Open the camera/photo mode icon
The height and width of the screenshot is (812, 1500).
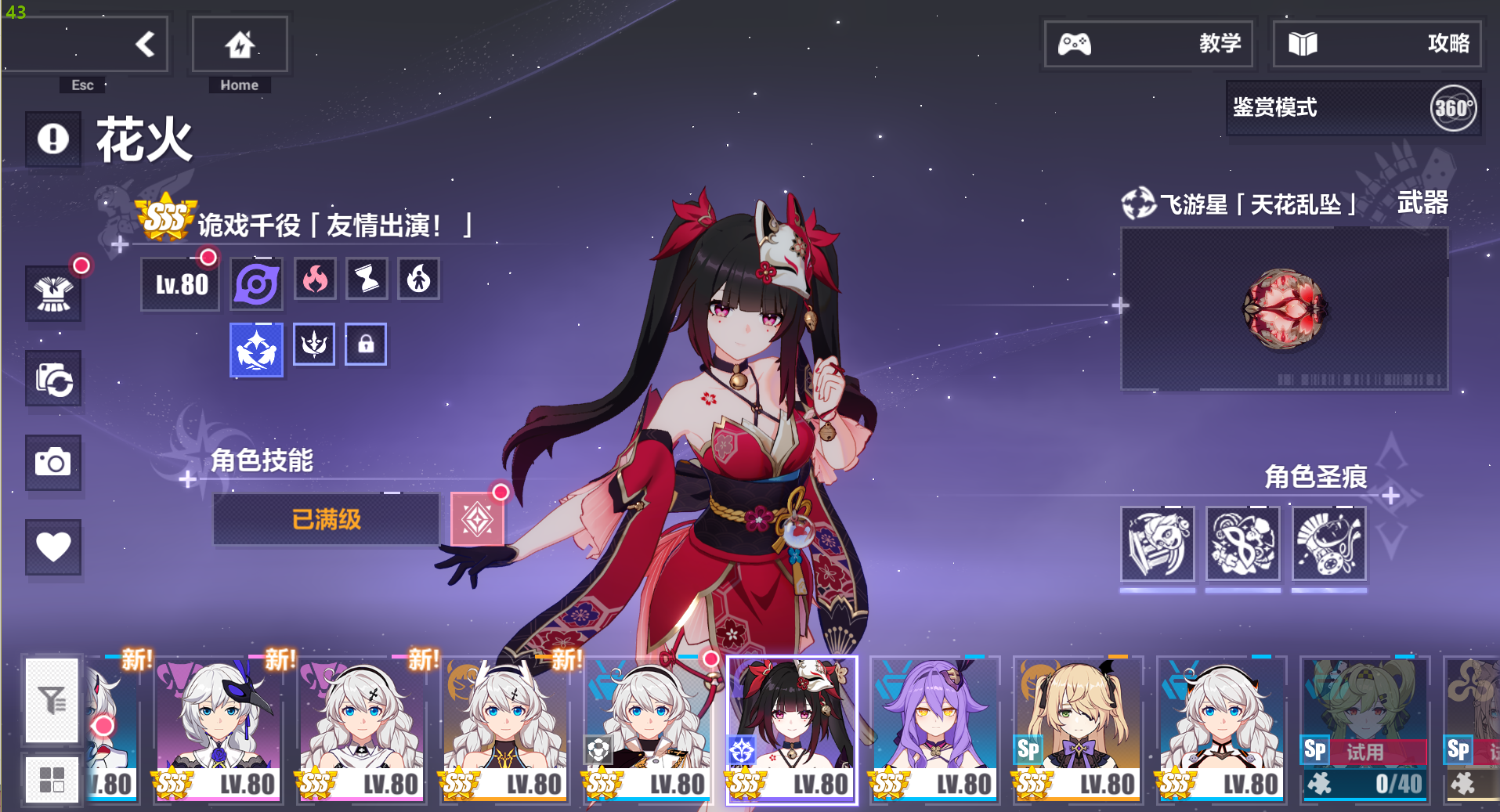(52, 463)
